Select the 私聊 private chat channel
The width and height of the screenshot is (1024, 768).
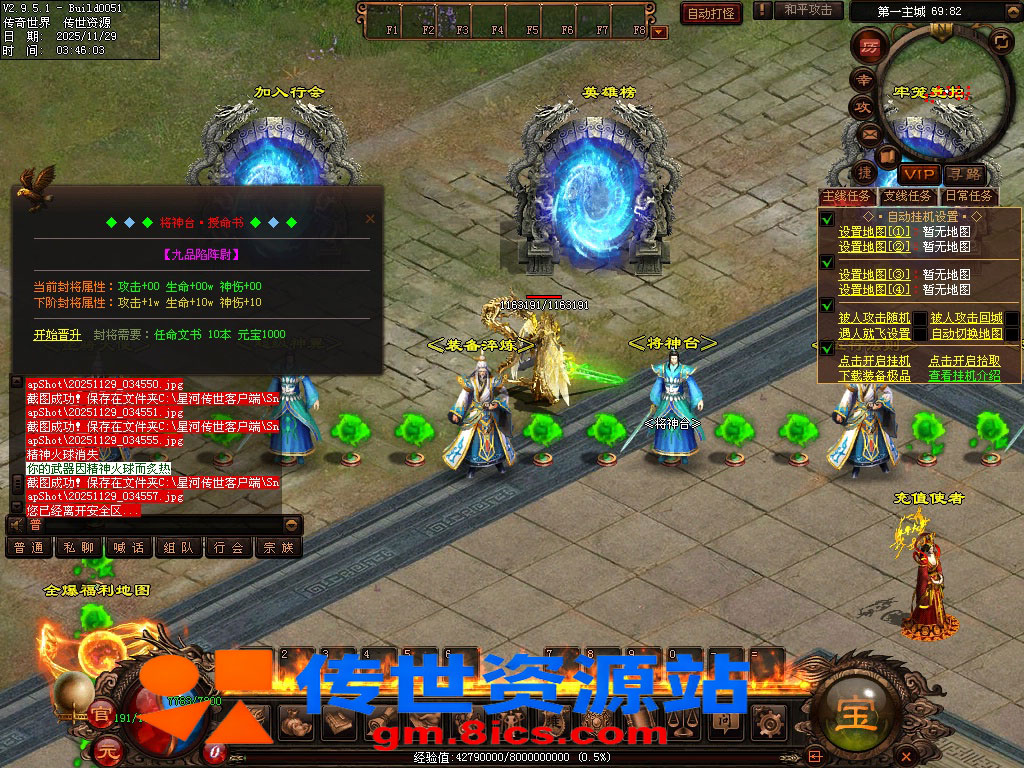tap(79, 548)
